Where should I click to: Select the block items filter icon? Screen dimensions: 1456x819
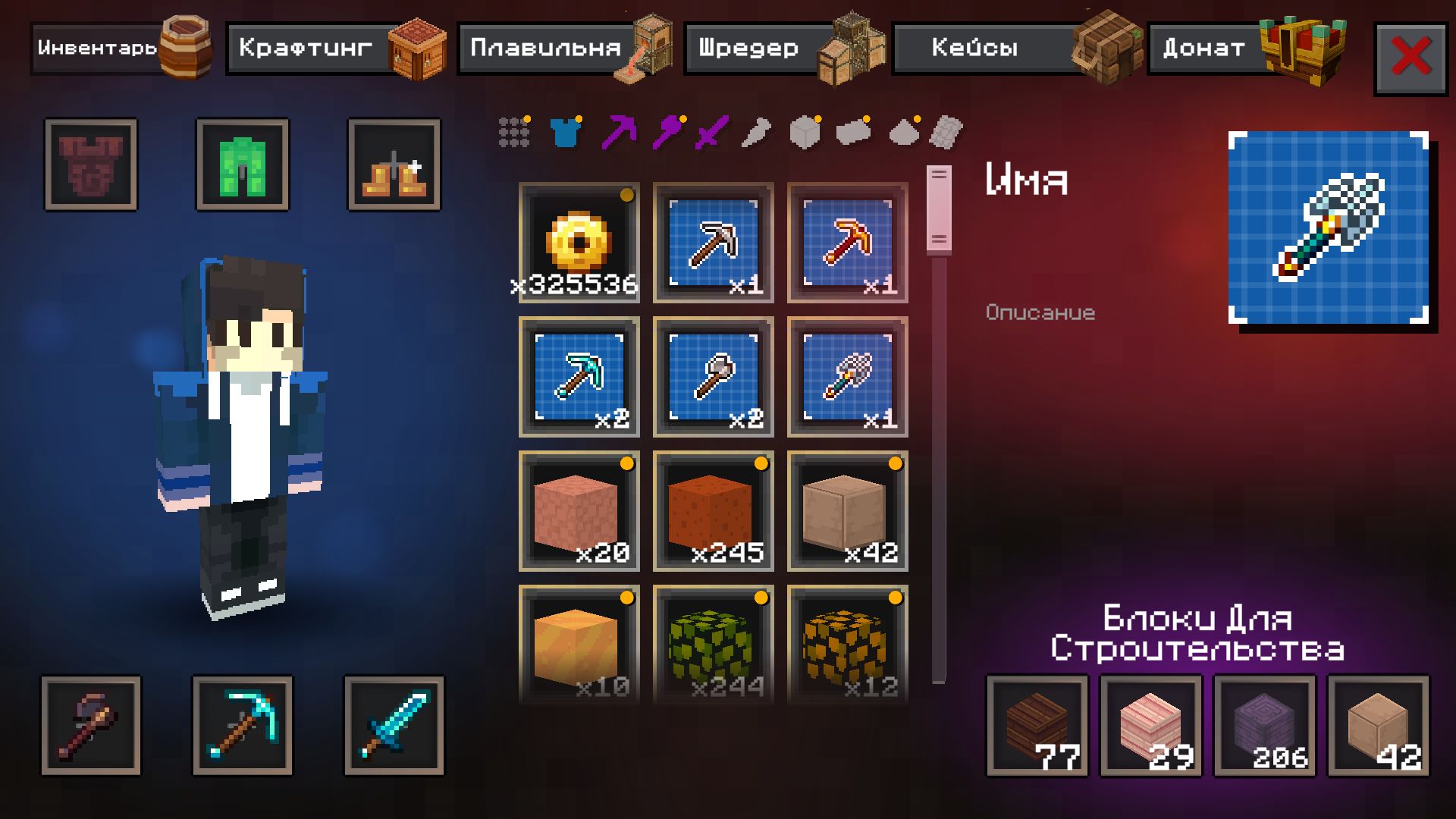pos(805,133)
